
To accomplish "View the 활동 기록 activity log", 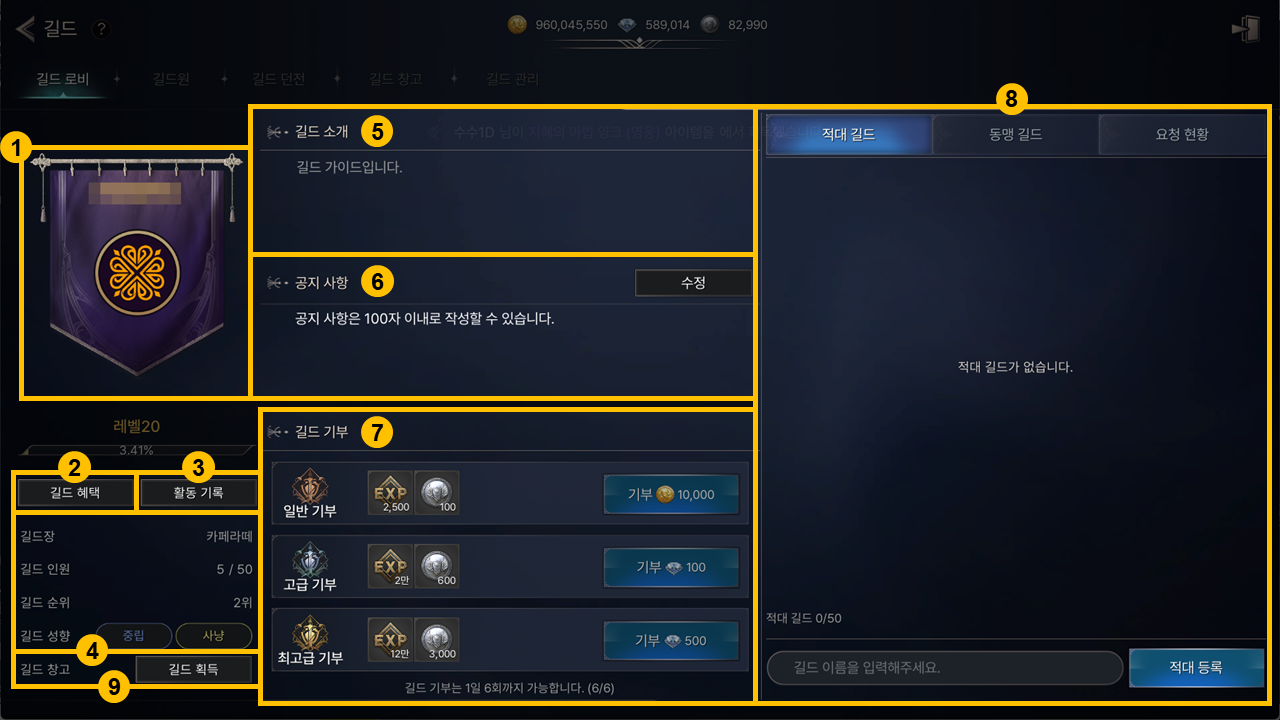I will click(199, 492).
